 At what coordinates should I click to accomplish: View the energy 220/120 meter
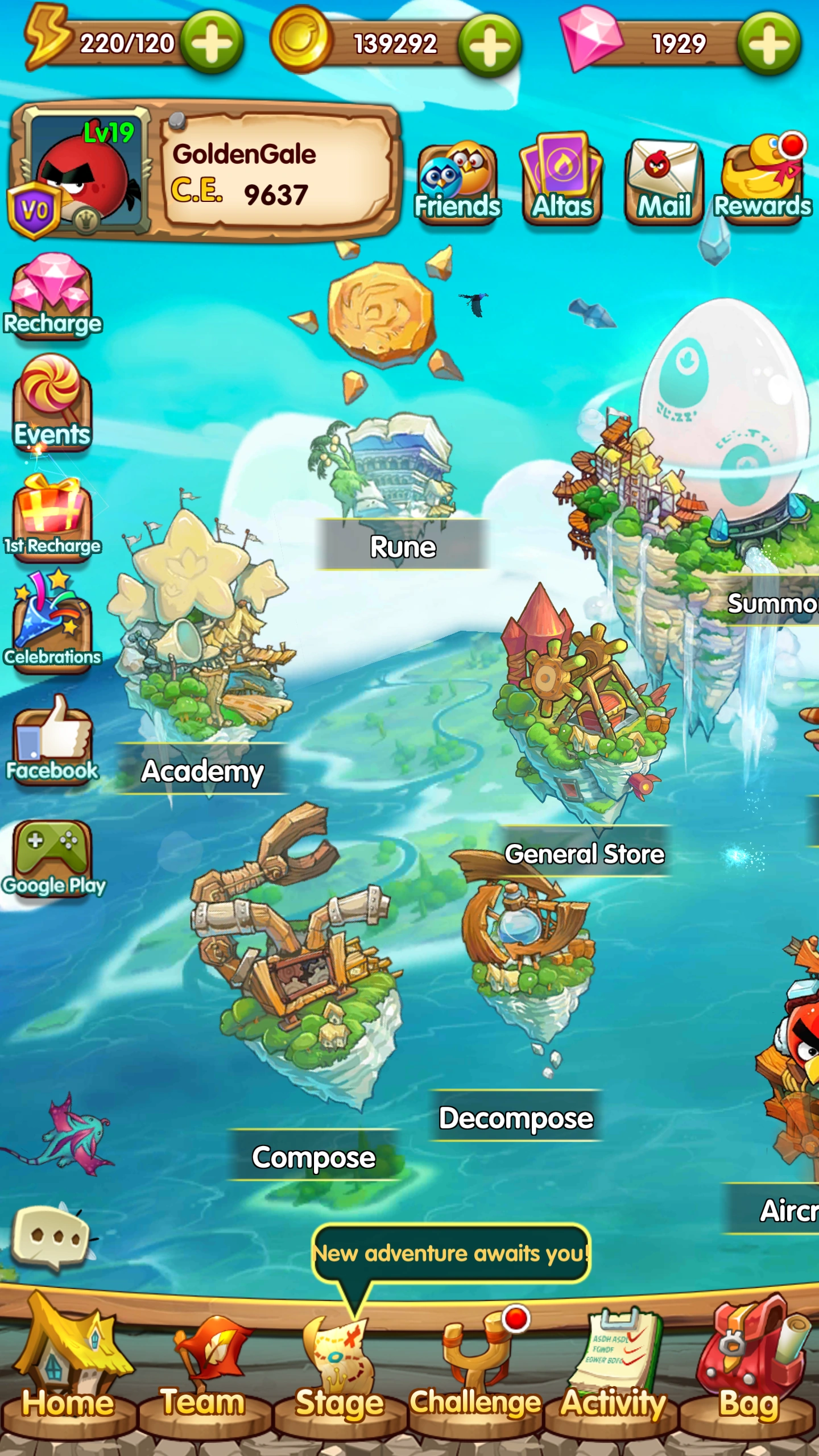tap(125, 41)
